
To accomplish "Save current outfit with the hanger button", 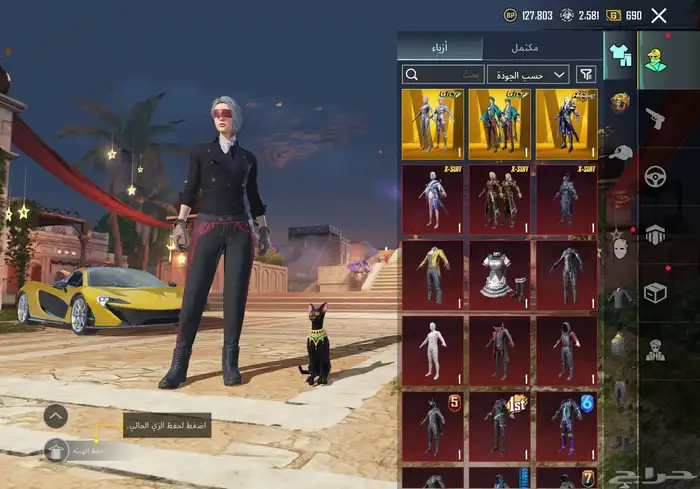I will [x=56, y=450].
